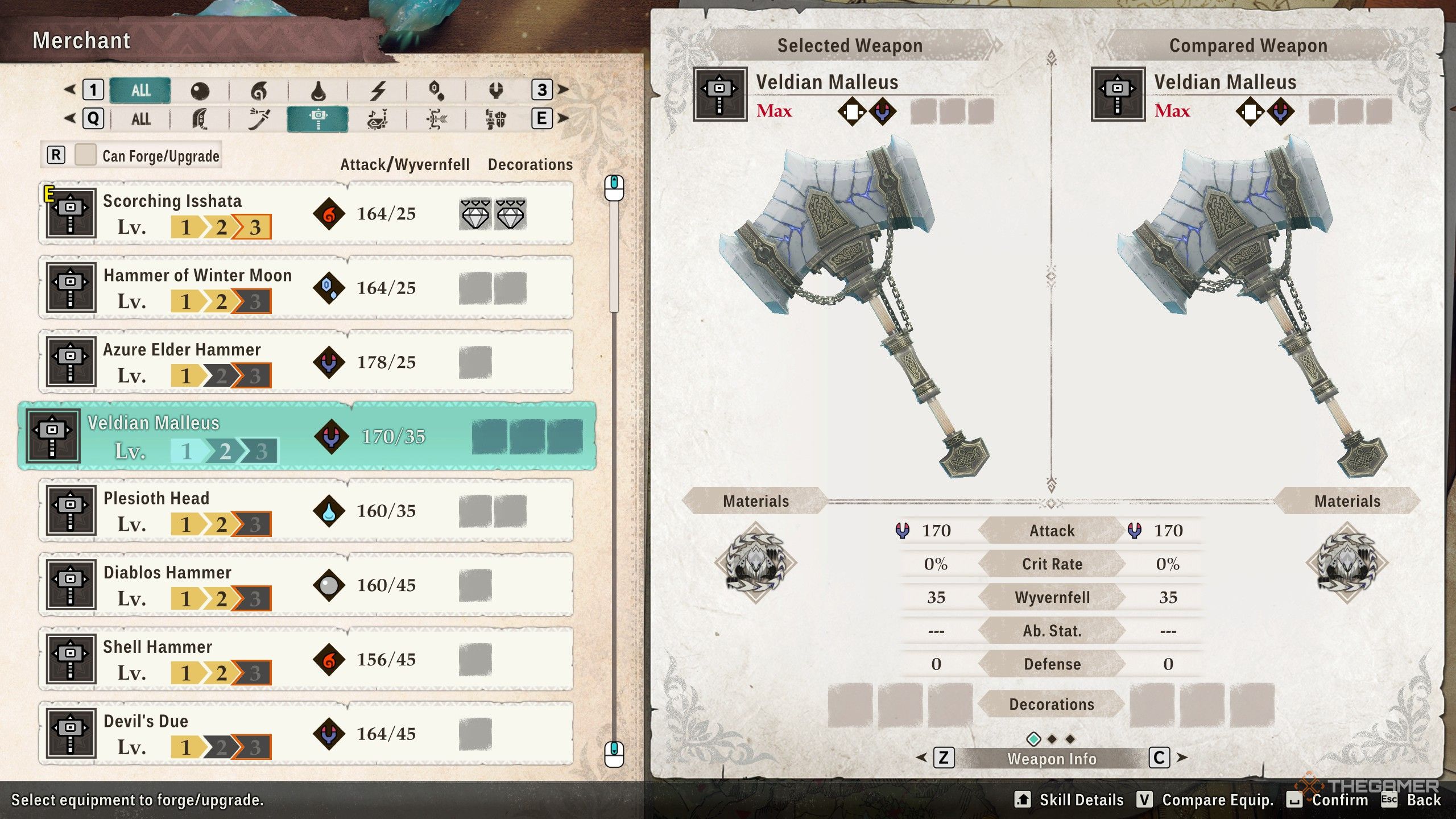
Task: Pick the Plesioth Head hammer
Action: point(306,511)
